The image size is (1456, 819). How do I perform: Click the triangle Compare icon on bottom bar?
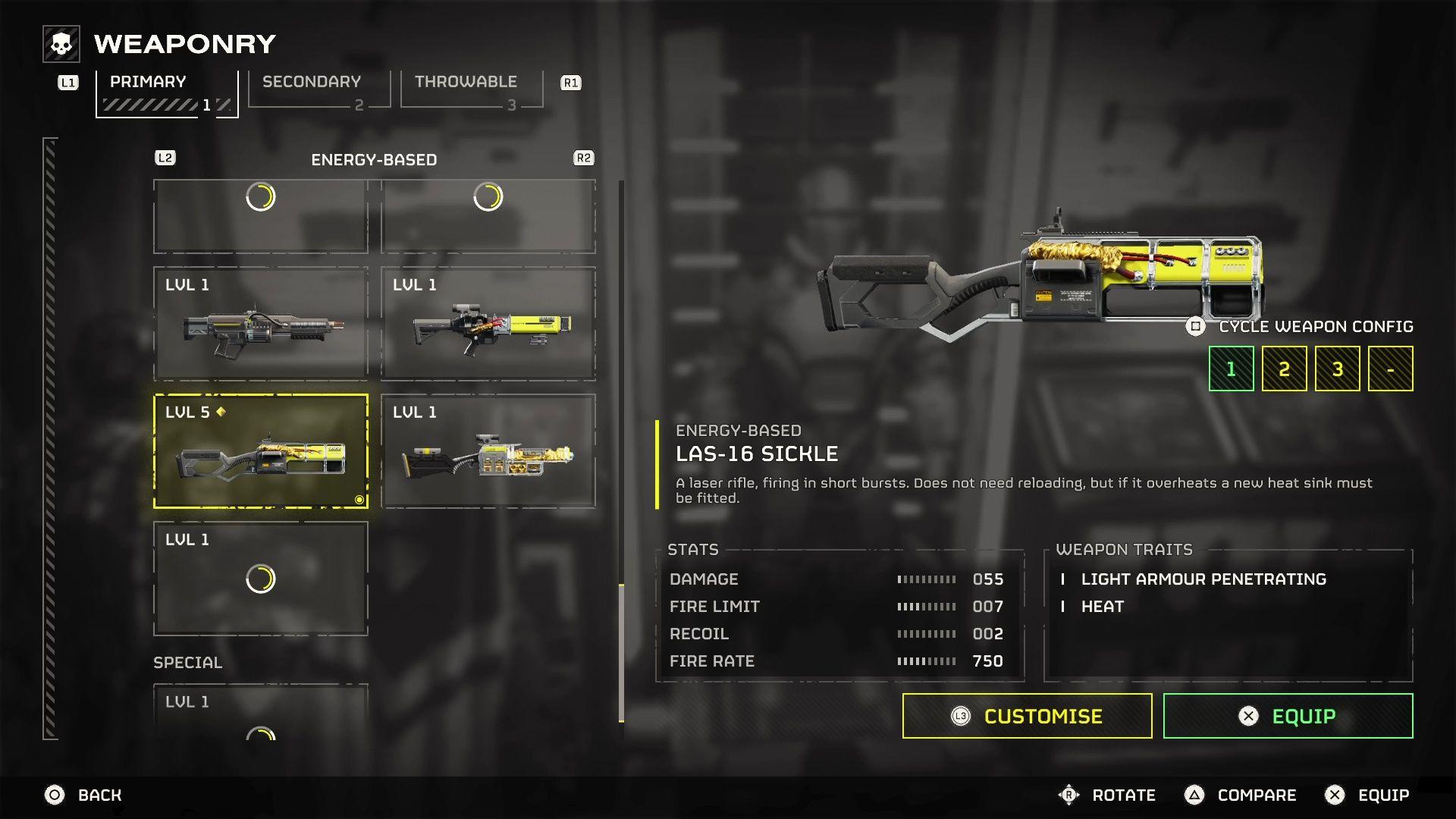click(x=1194, y=795)
